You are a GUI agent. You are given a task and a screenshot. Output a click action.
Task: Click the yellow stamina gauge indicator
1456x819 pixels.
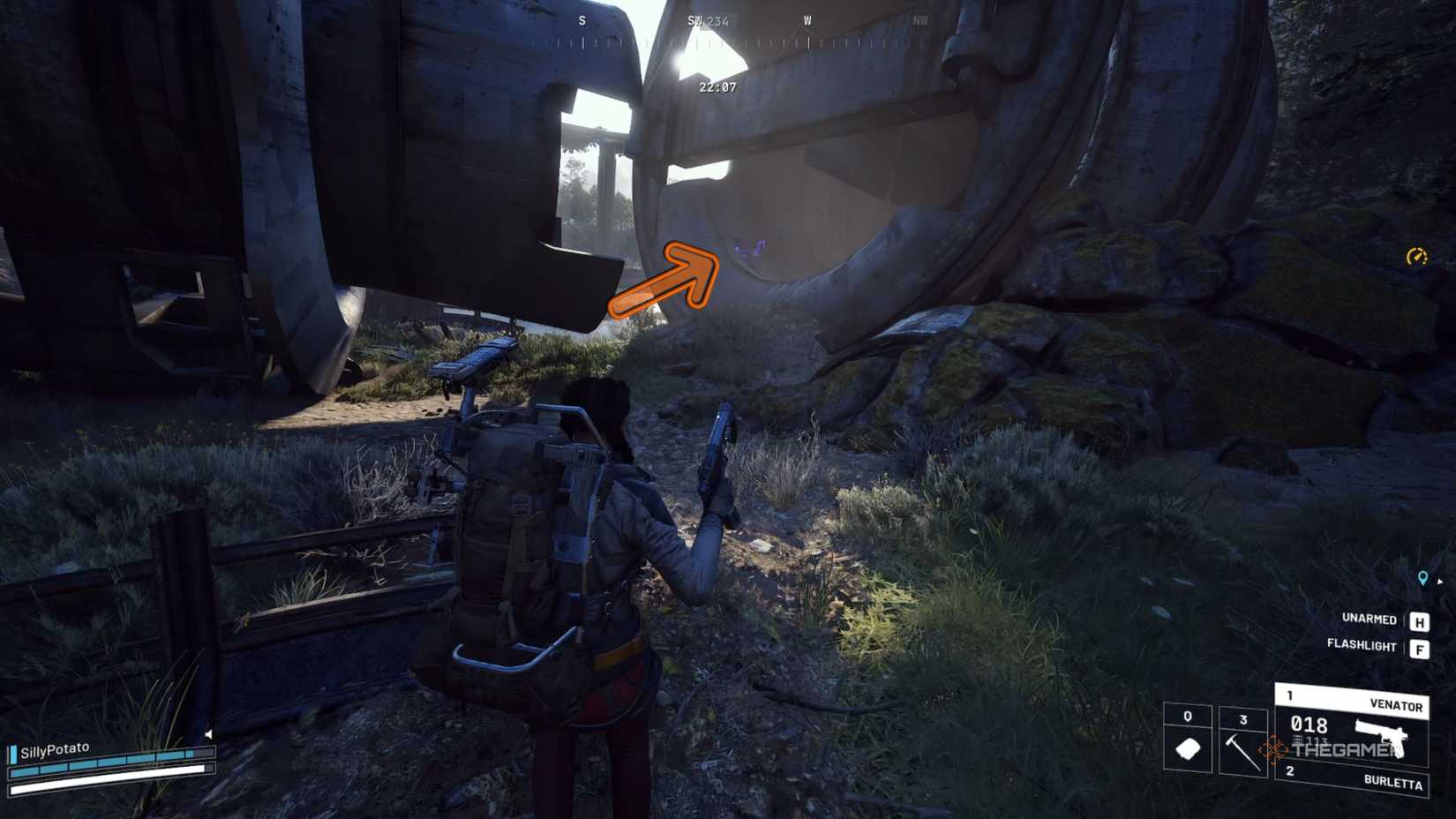point(1415,257)
